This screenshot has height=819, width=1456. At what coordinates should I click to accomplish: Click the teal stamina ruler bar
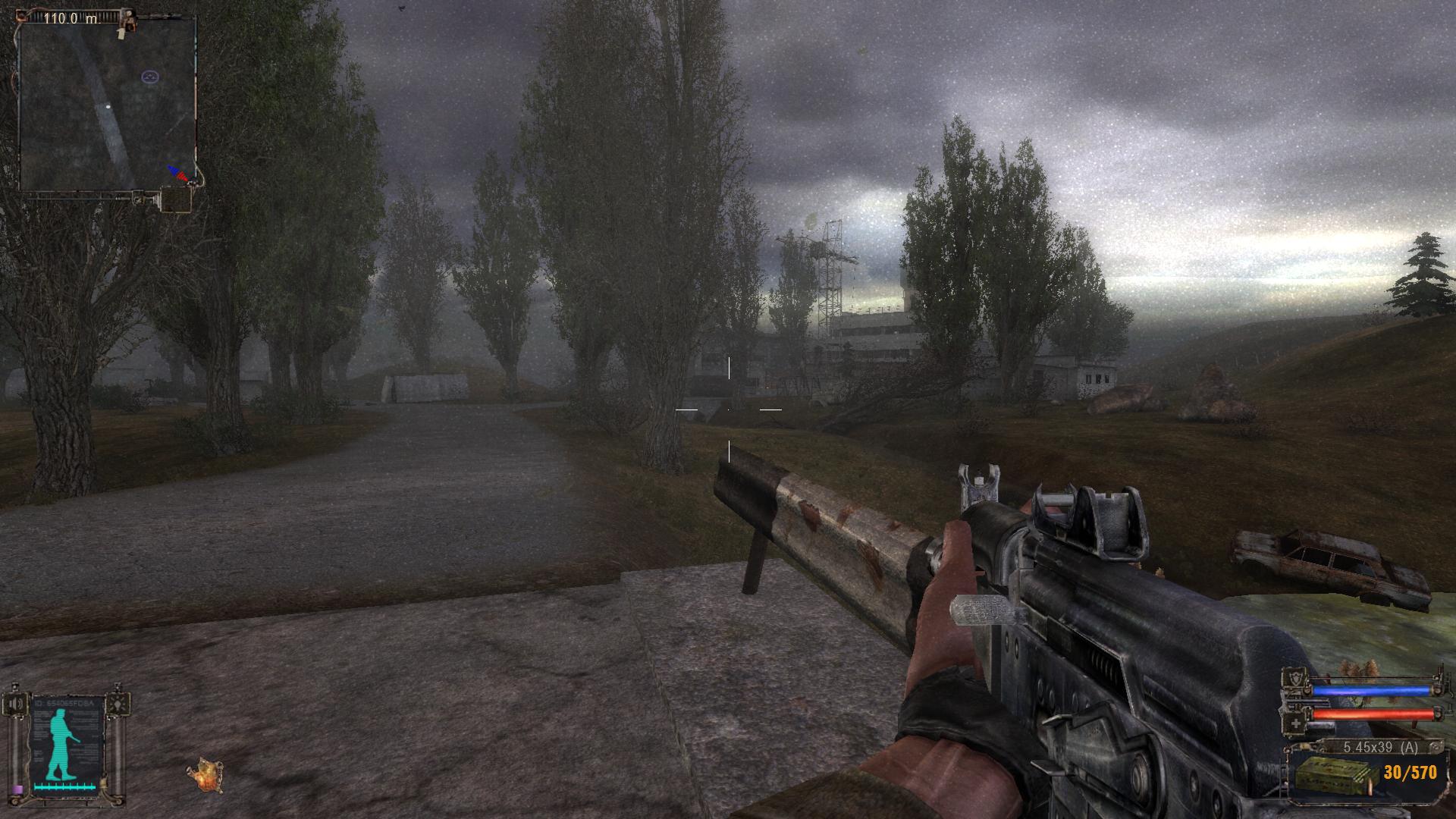click(67, 787)
